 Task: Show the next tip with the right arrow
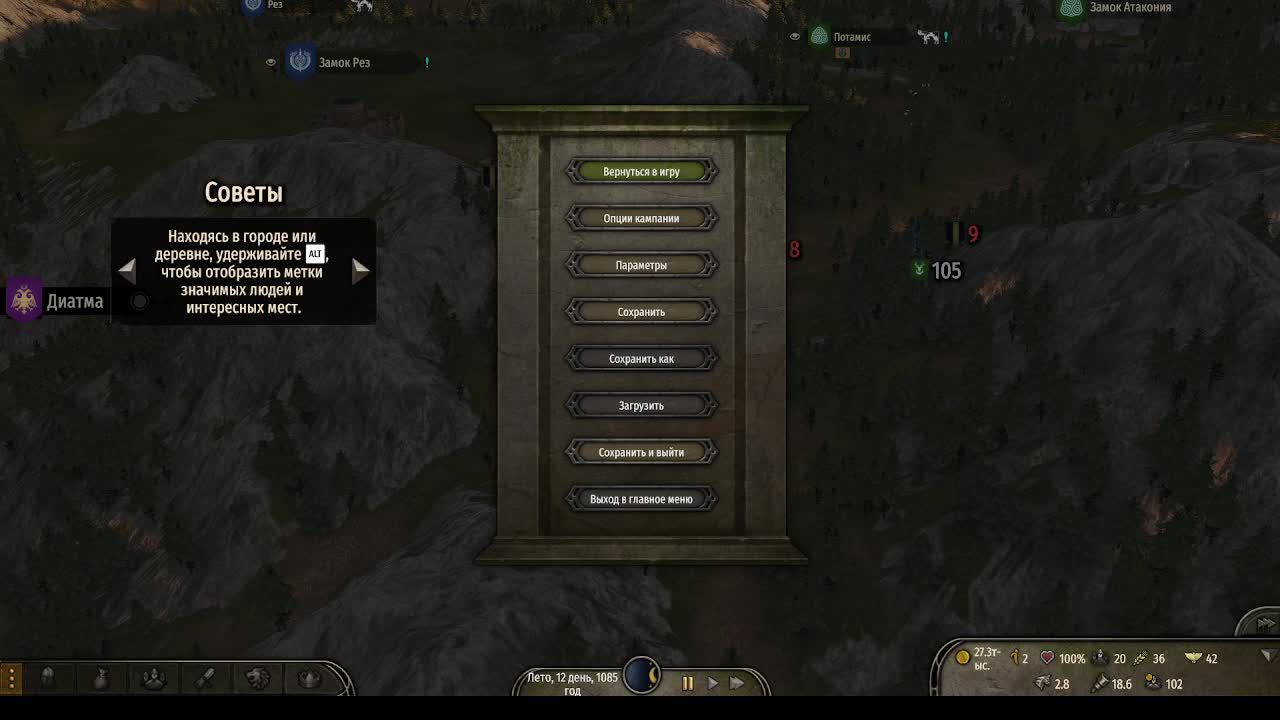pos(360,270)
